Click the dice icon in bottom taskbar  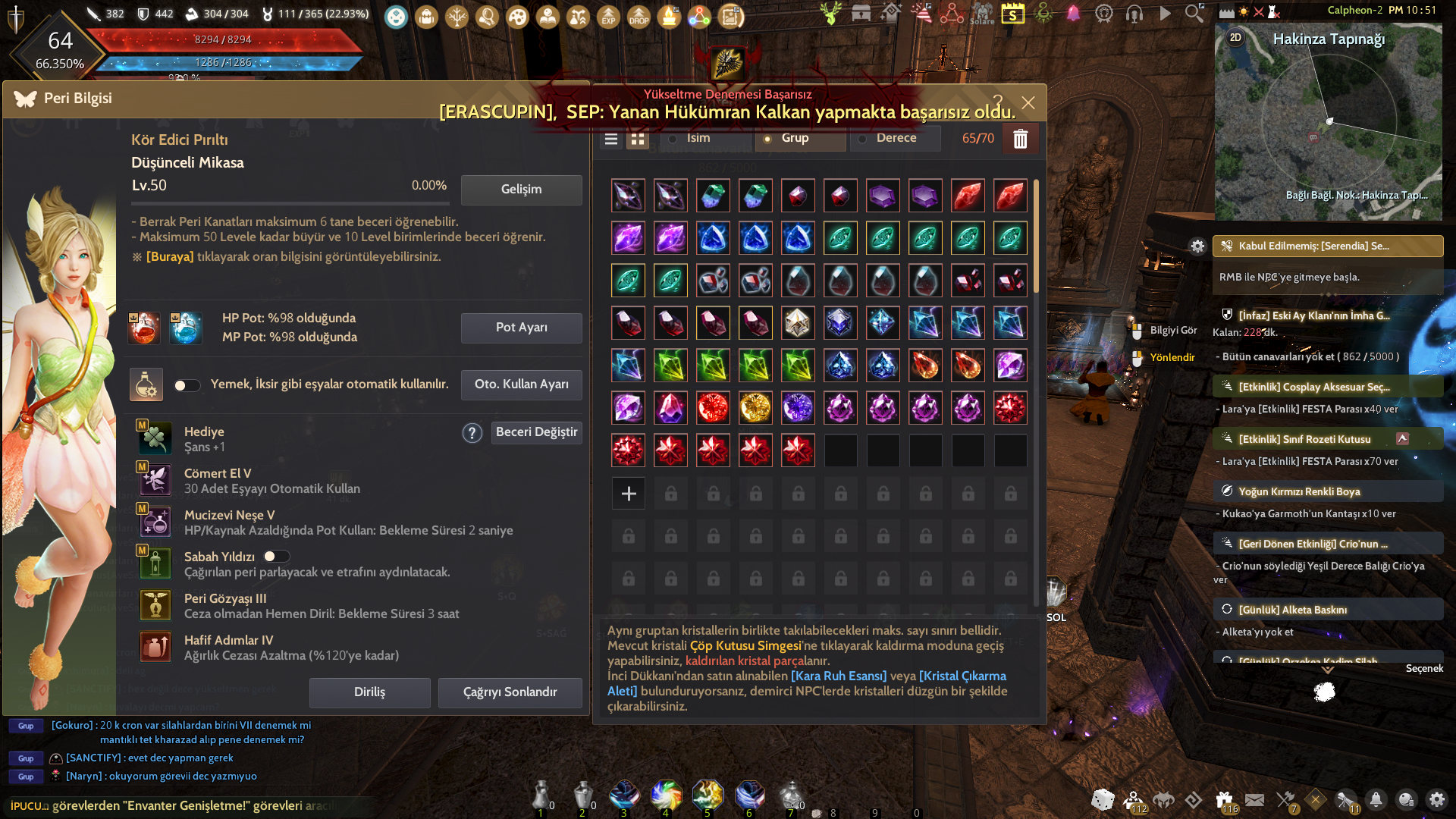pos(1103,800)
